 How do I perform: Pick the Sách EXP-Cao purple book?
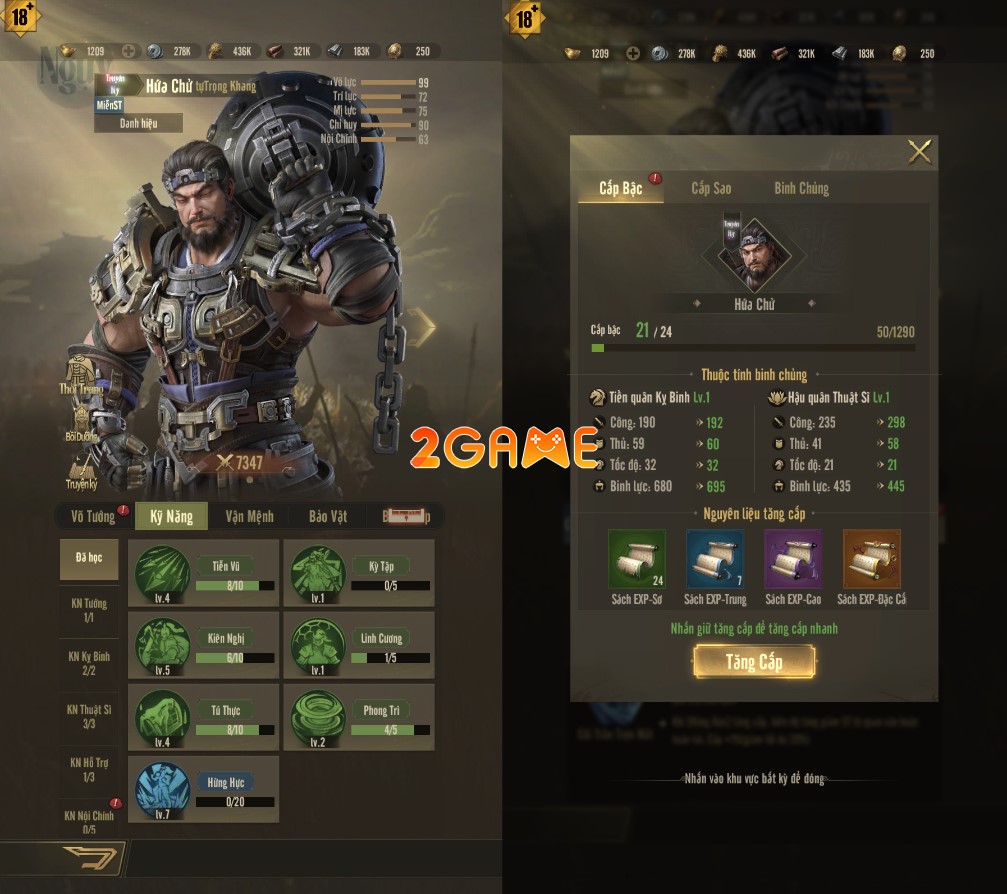[793, 559]
